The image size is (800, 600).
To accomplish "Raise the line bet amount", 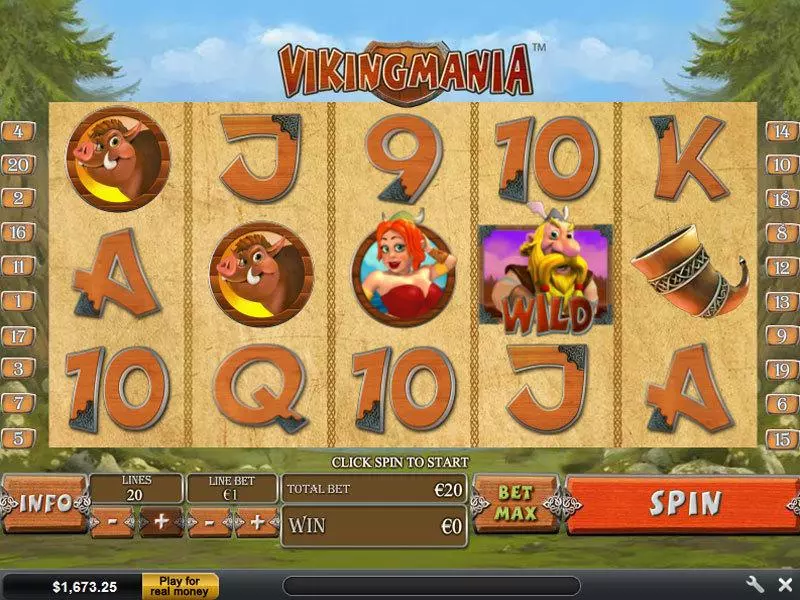I will (x=257, y=522).
